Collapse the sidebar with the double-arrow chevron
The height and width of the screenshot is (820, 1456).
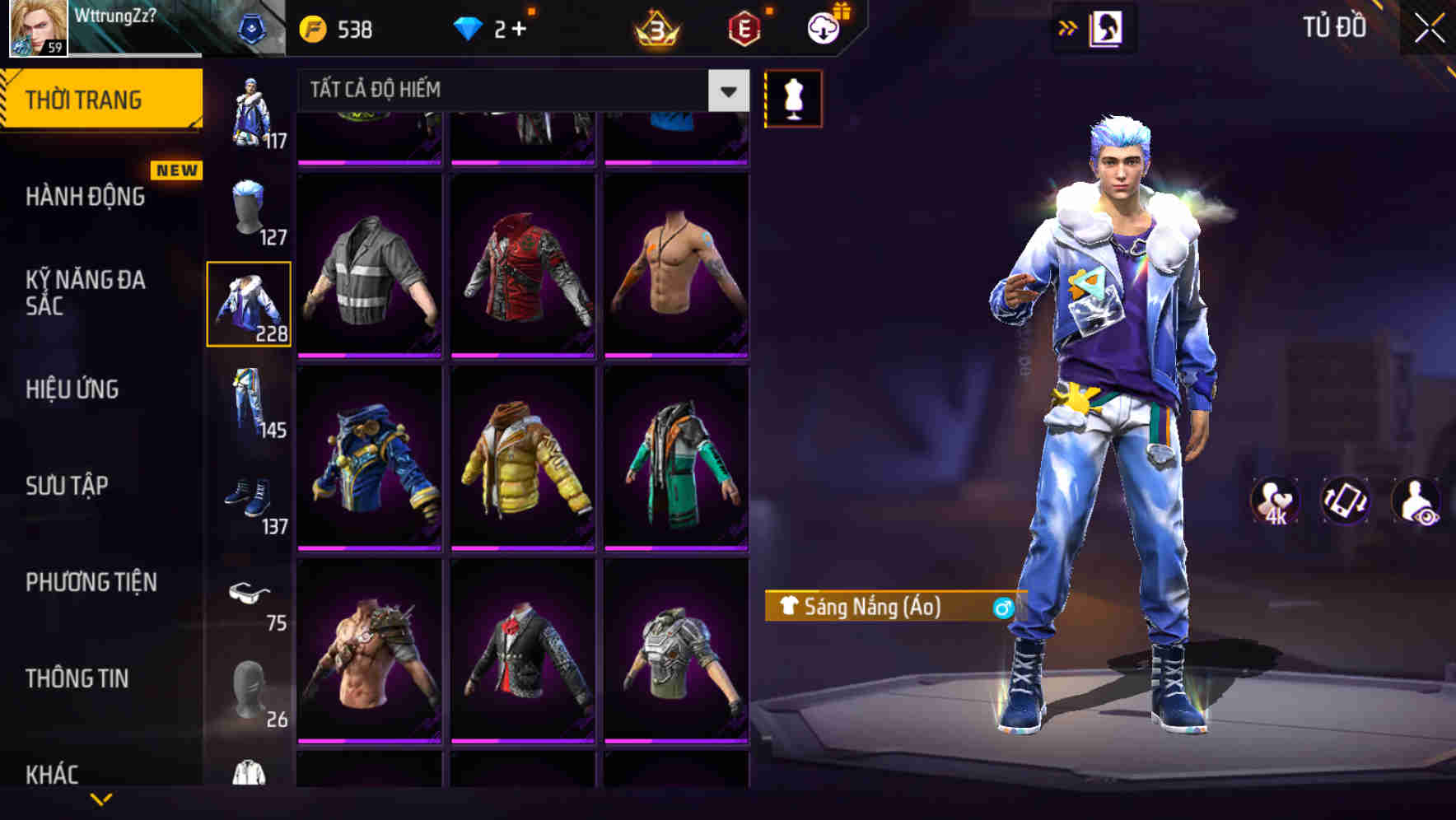1068,27
